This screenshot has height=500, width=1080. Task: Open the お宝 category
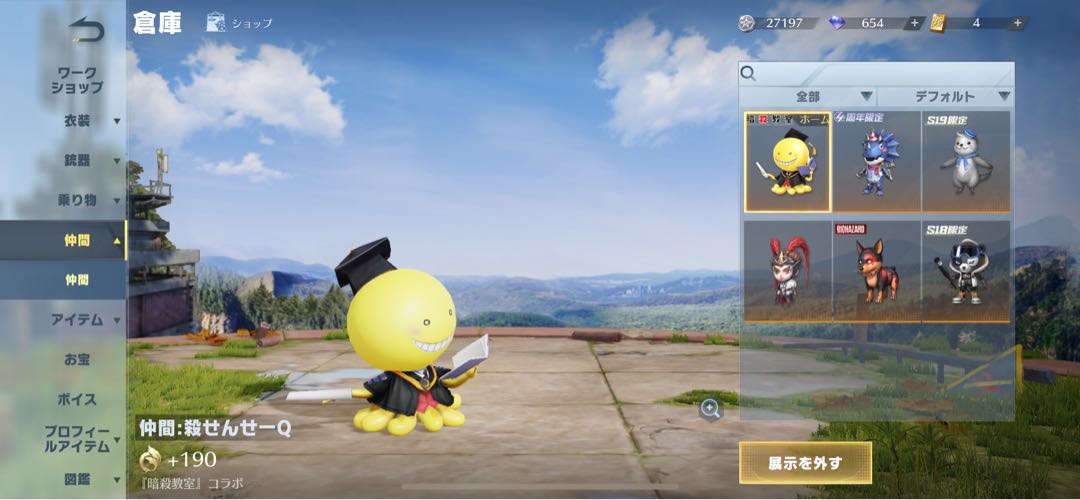pos(77,359)
